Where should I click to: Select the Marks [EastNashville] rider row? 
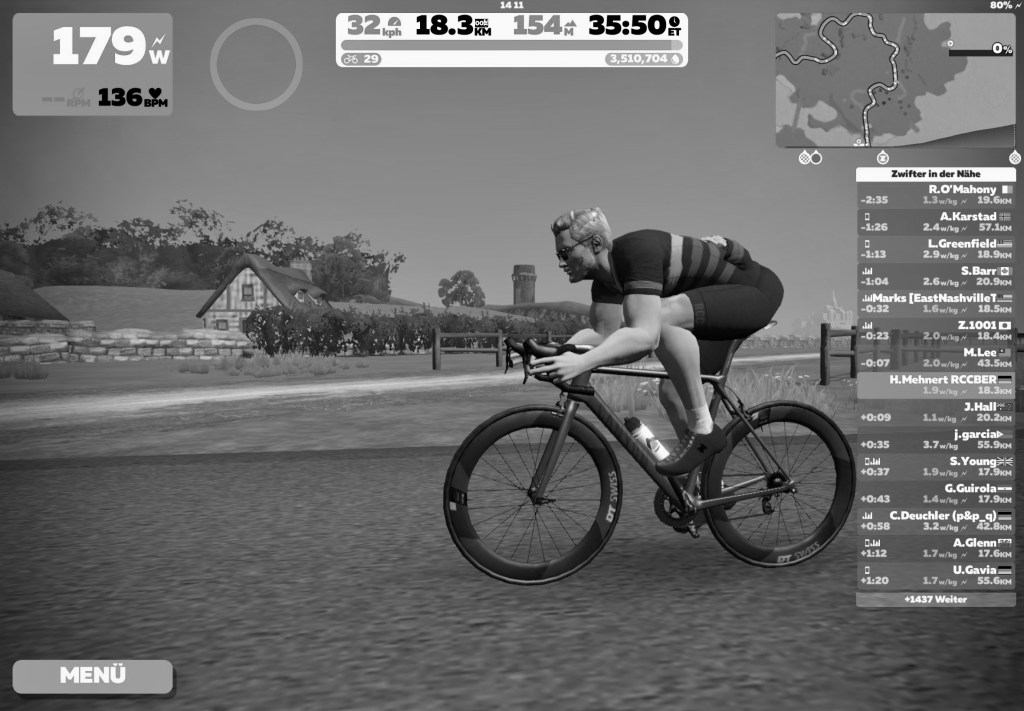pyautogui.click(x=935, y=303)
